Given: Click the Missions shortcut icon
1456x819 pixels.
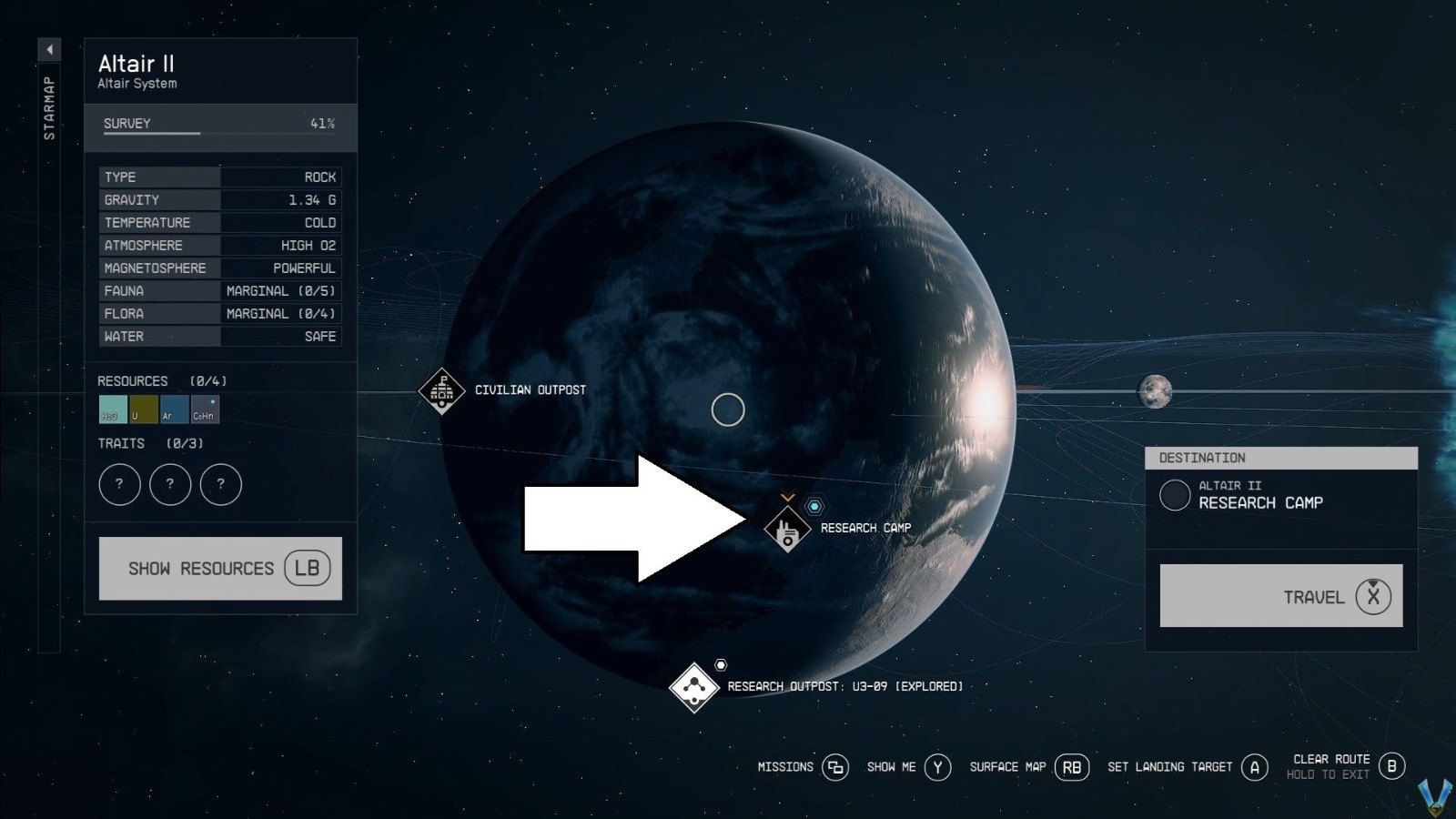Looking at the screenshot, I should (835, 767).
